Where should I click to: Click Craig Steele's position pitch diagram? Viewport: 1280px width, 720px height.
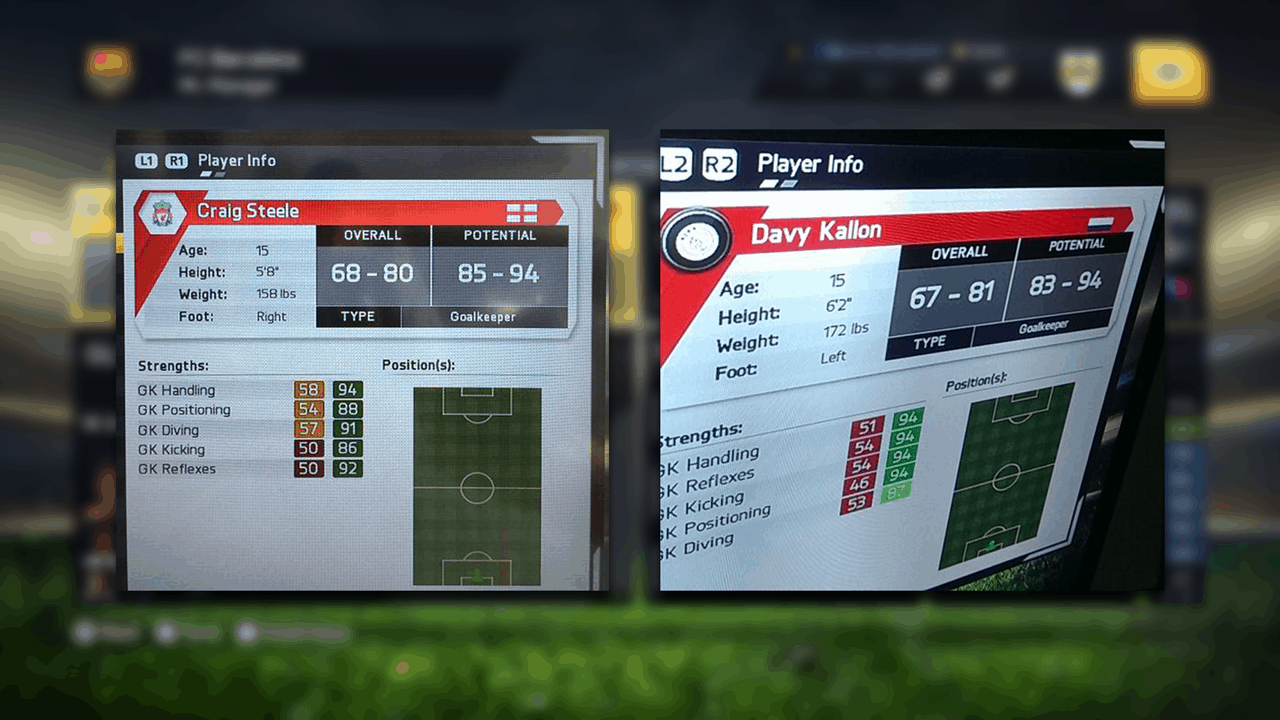(x=477, y=487)
